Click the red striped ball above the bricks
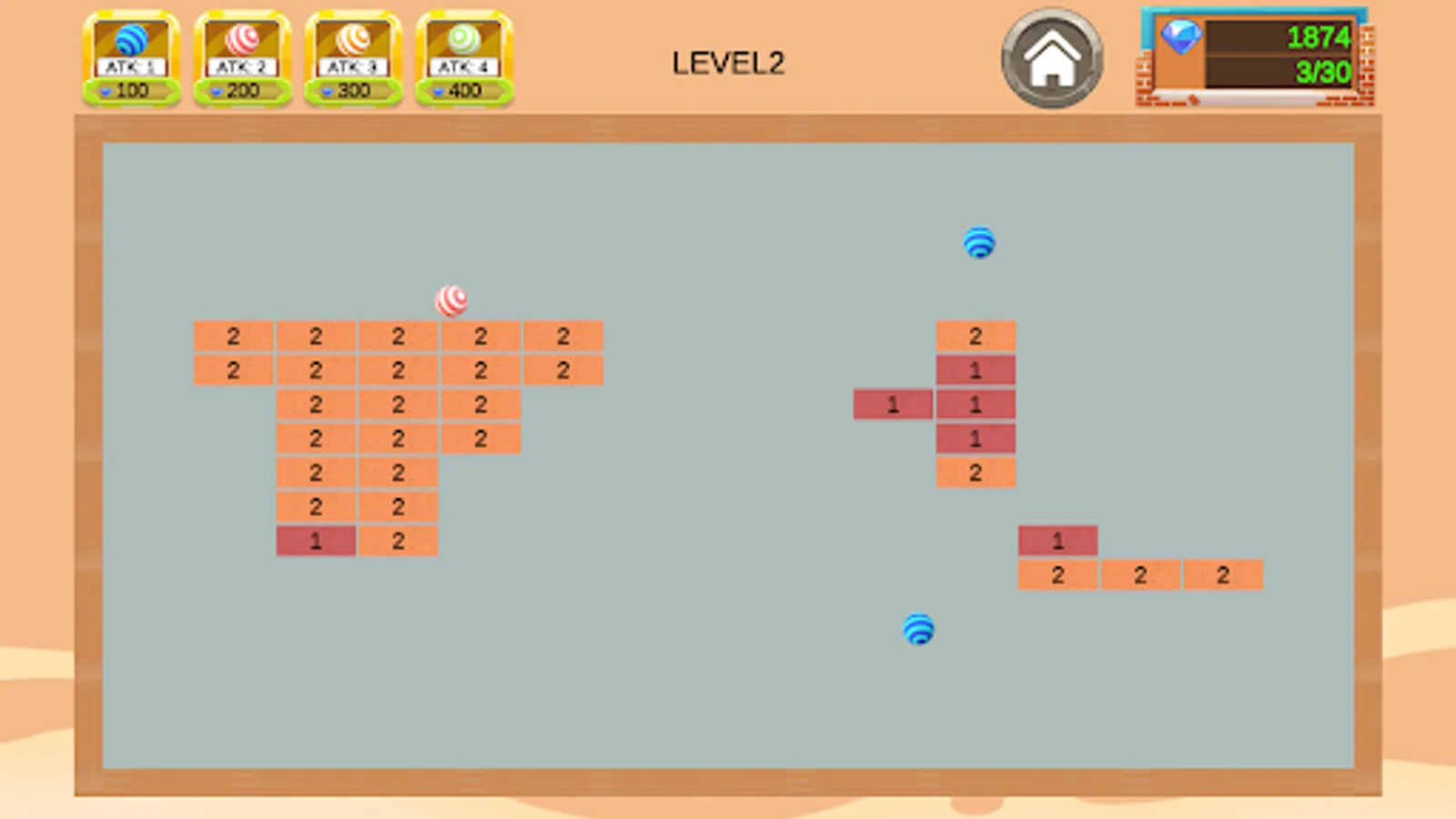This screenshot has width=1456, height=819. point(452,300)
